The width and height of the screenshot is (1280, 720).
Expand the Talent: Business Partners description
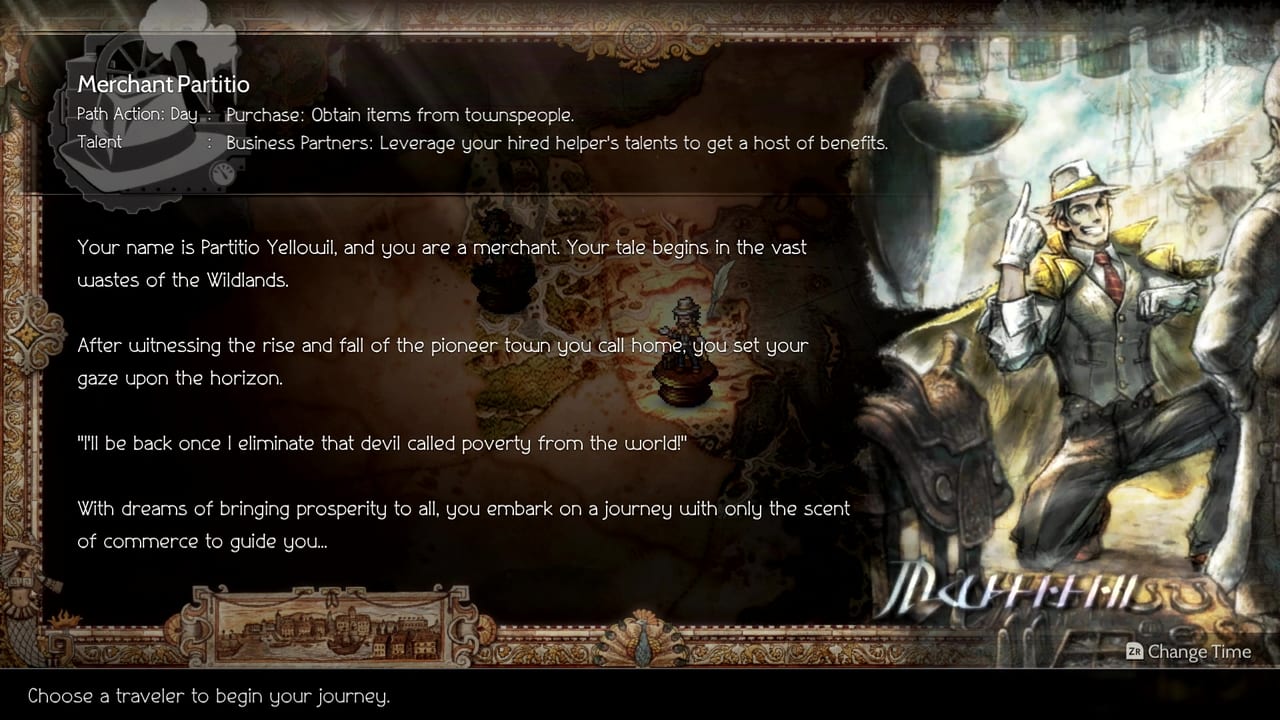(557, 143)
